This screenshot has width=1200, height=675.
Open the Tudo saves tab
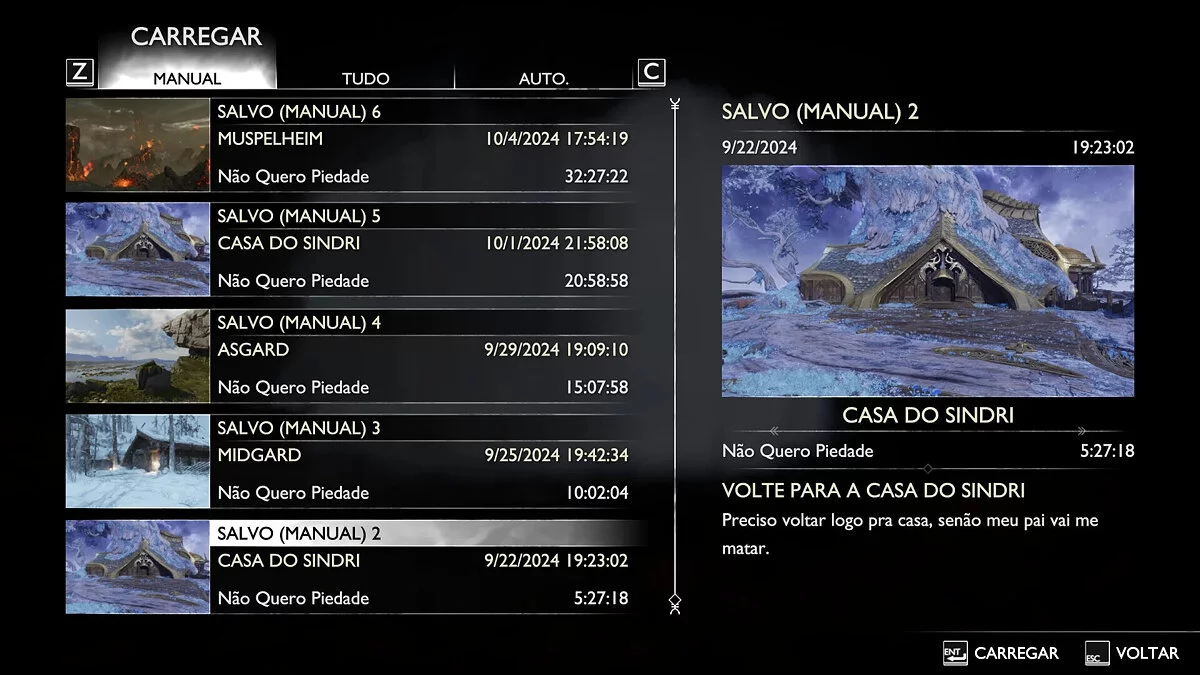365,78
